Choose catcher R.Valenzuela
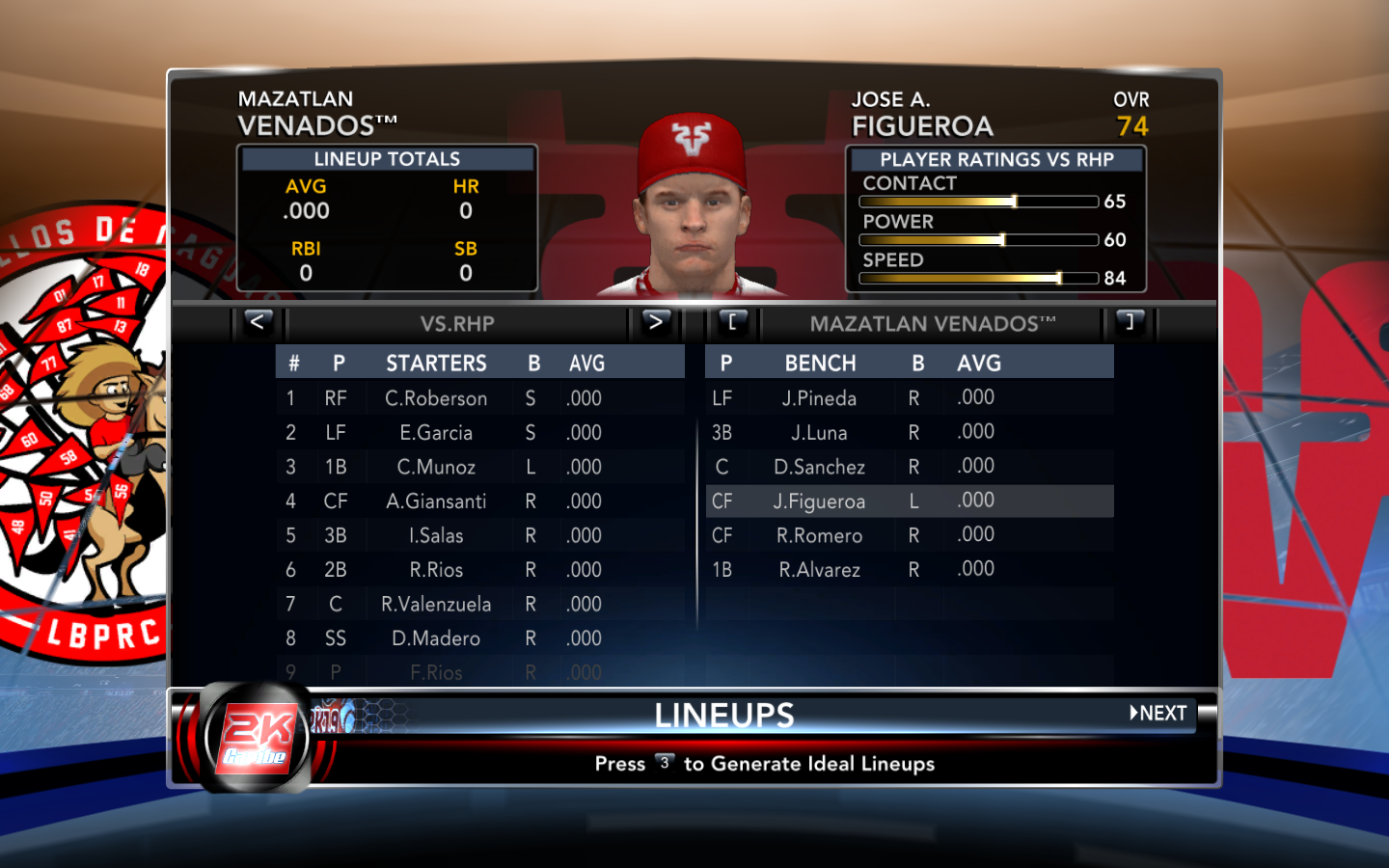The width and height of the screenshot is (1389, 868). coord(436,605)
